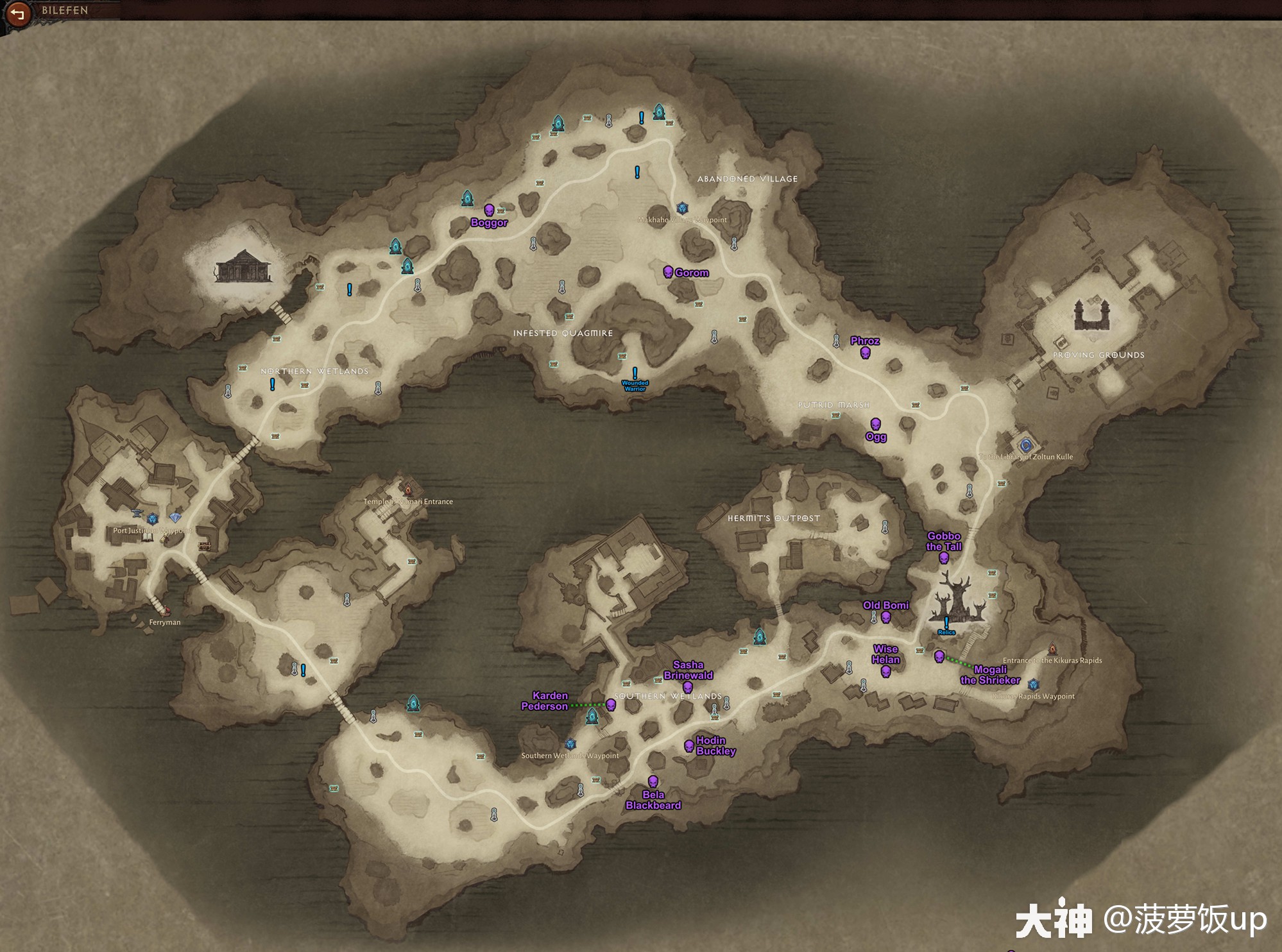The width and height of the screenshot is (1282, 952).
Task: Select the Makhaho Village Waypoint icon
Action: [682, 208]
